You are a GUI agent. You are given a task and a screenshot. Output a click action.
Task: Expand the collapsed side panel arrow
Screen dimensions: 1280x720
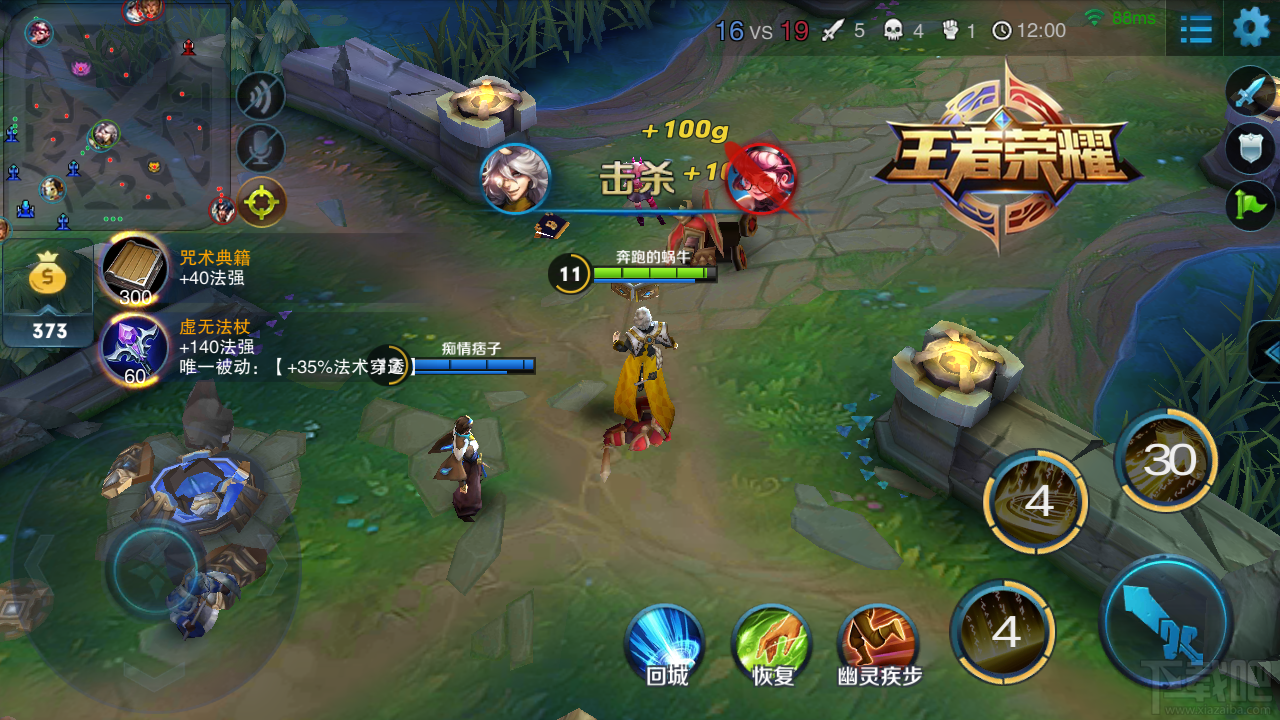pyautogui.click(x=1267, y=352)
